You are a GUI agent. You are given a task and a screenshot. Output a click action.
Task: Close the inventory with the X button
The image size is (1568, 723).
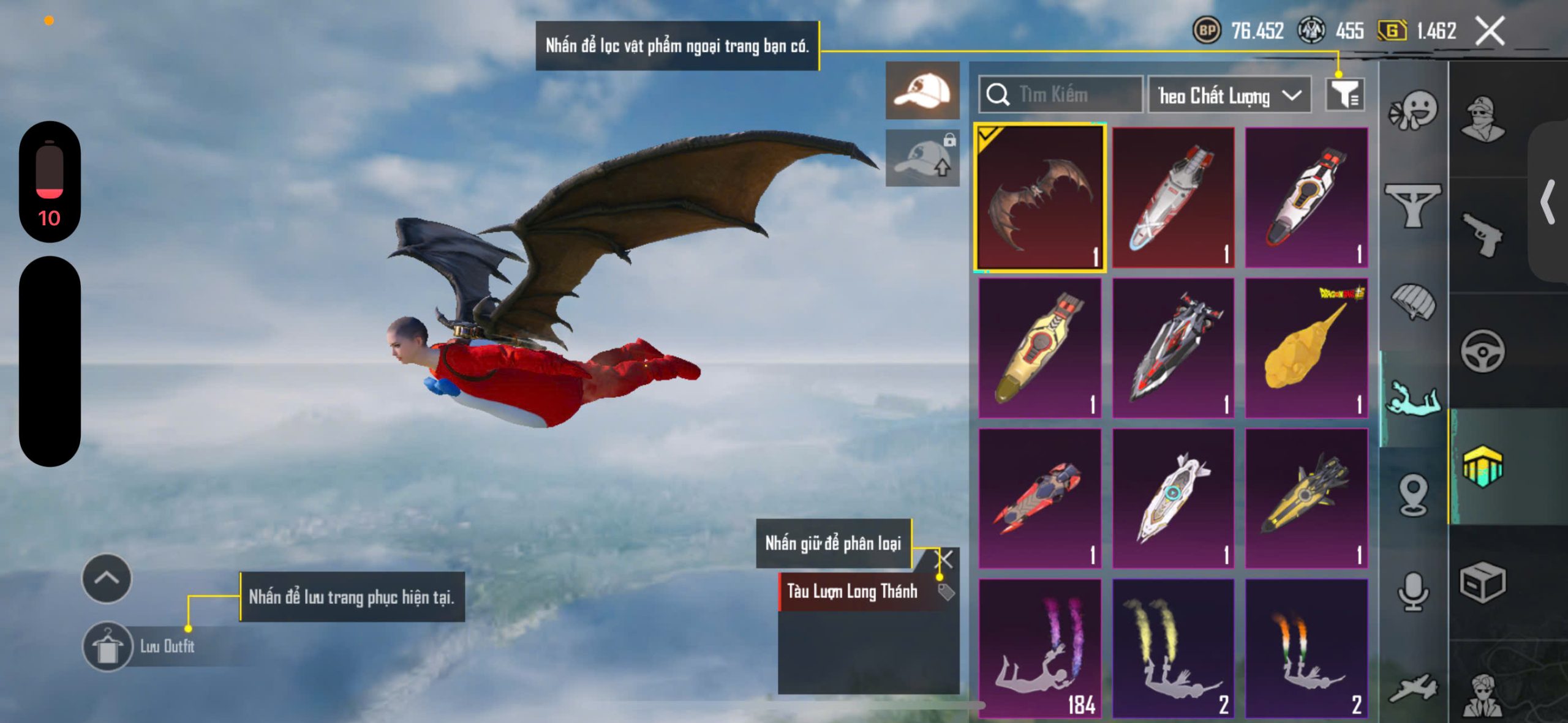(1490, 31)
